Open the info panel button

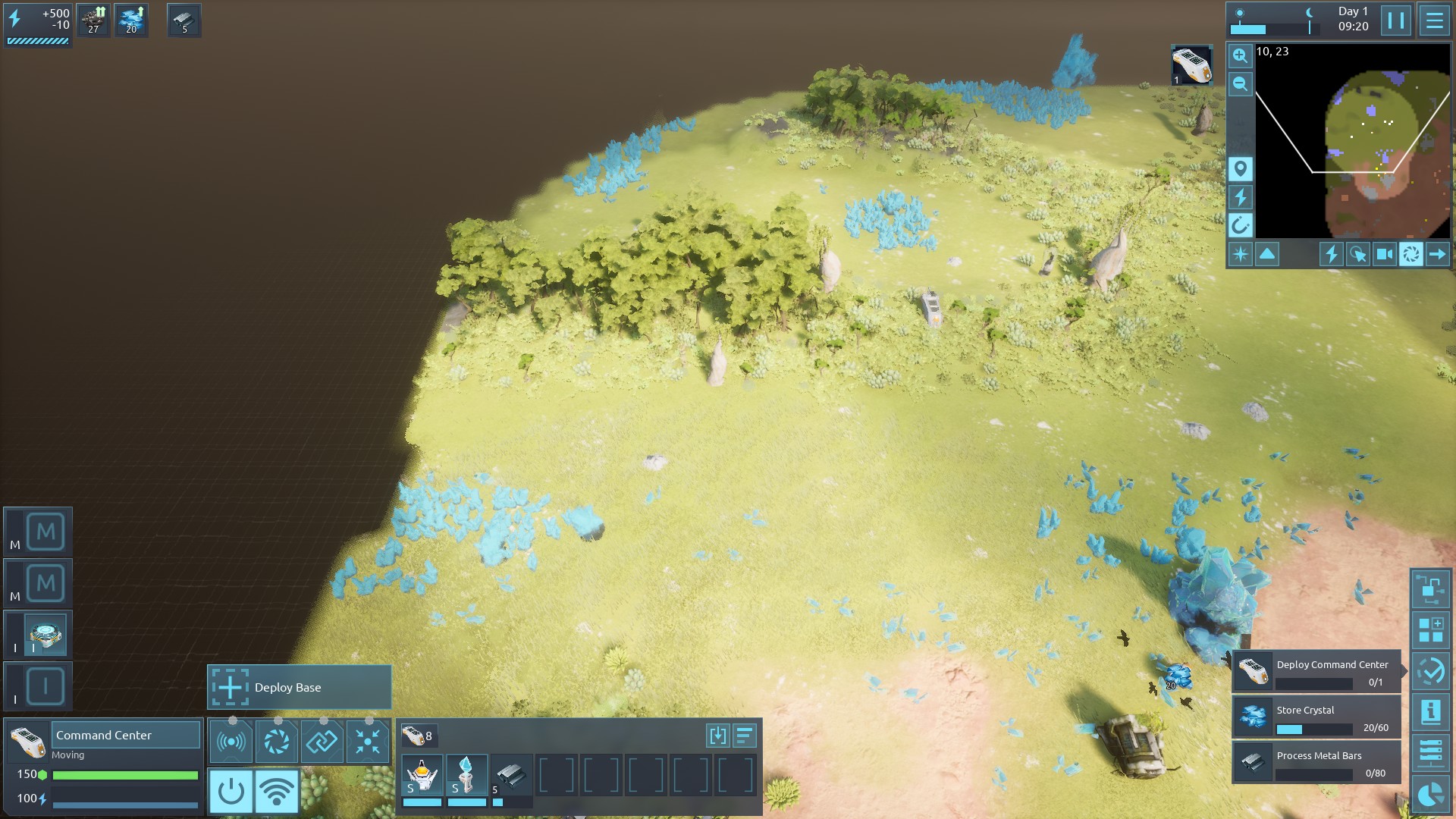[x=1430, y=711]
